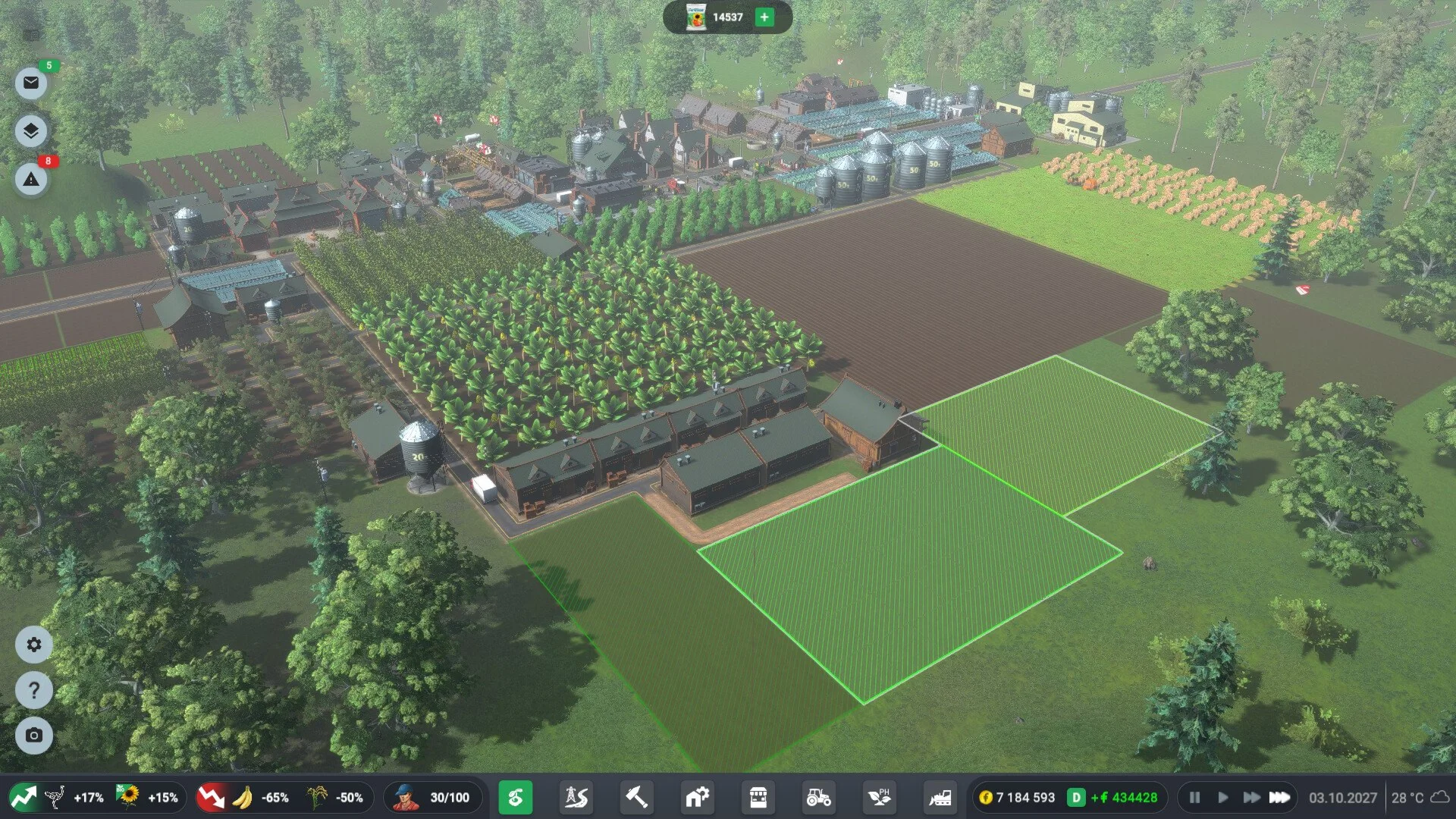Viewport: 1456px width, 819px height.
Task: Open the roads and power lines tool
Action: point(576,798)
